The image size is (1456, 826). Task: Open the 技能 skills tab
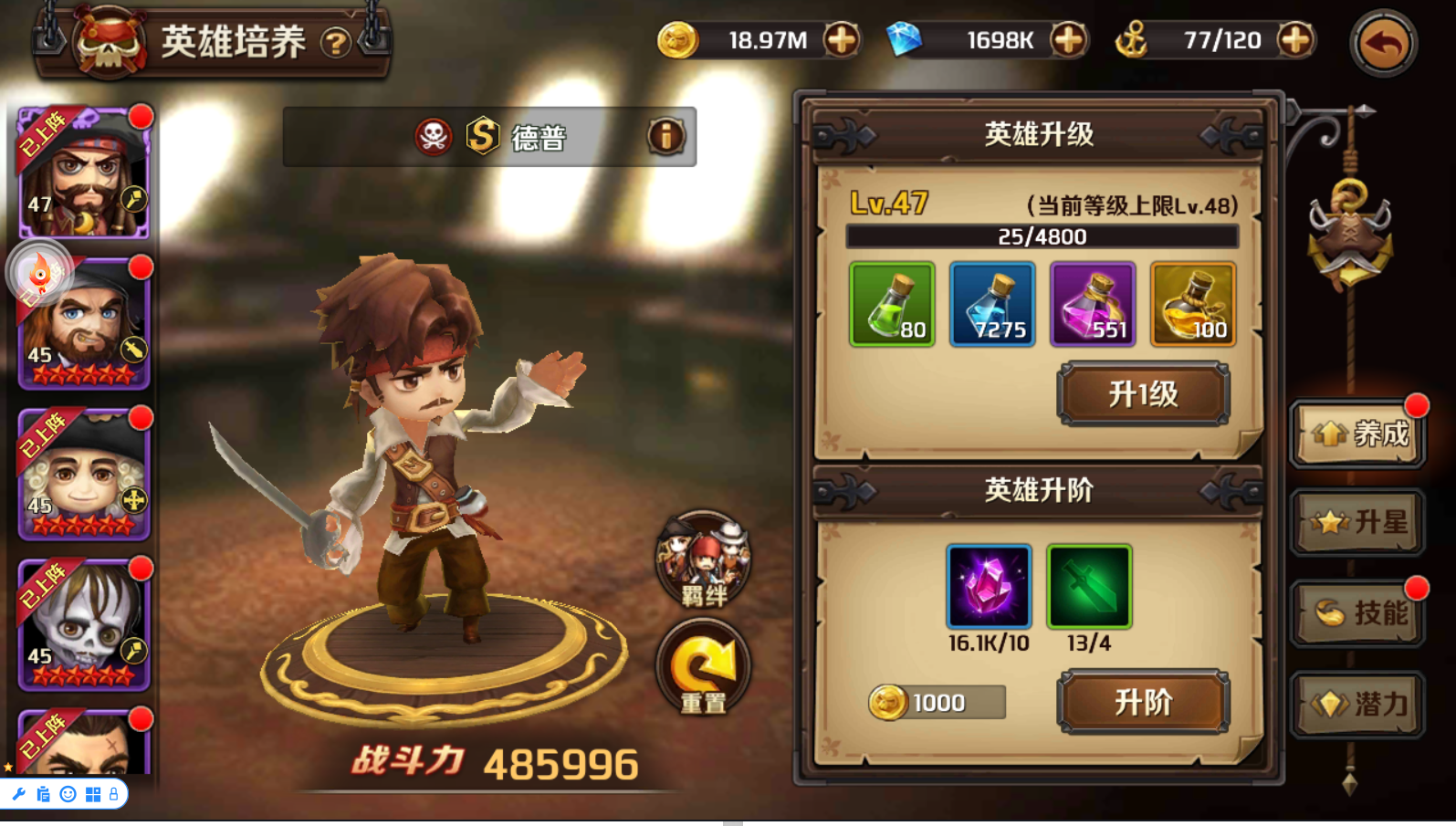point(1358,612)
